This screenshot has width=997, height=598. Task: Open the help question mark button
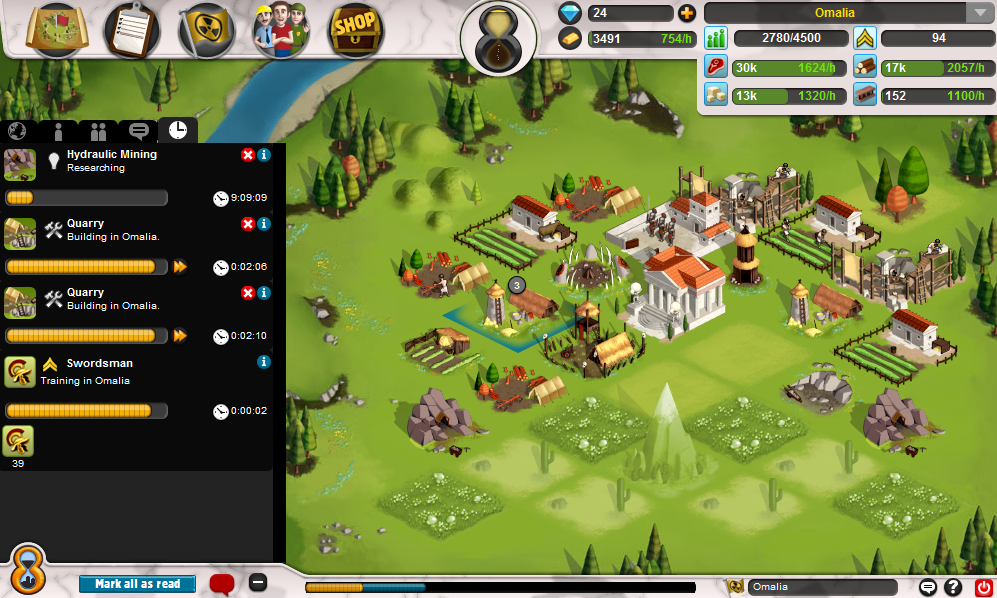click(x=954, y=588)
